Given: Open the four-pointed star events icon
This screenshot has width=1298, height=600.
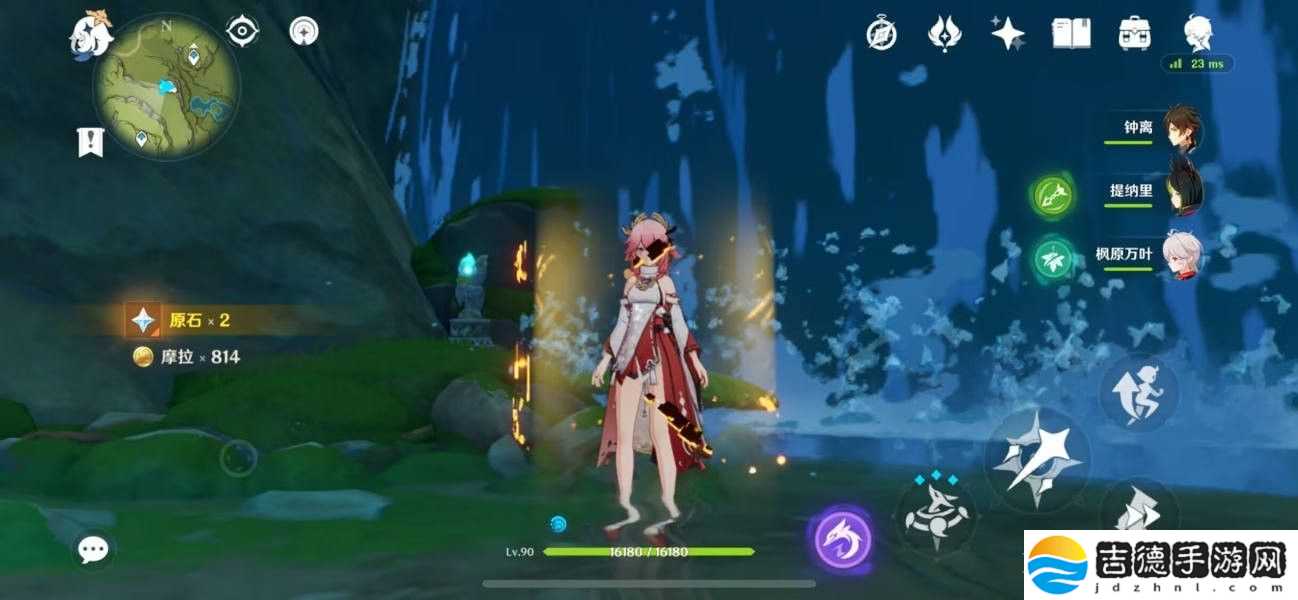Looking at the screenshot, I should tap(1007, 33).
